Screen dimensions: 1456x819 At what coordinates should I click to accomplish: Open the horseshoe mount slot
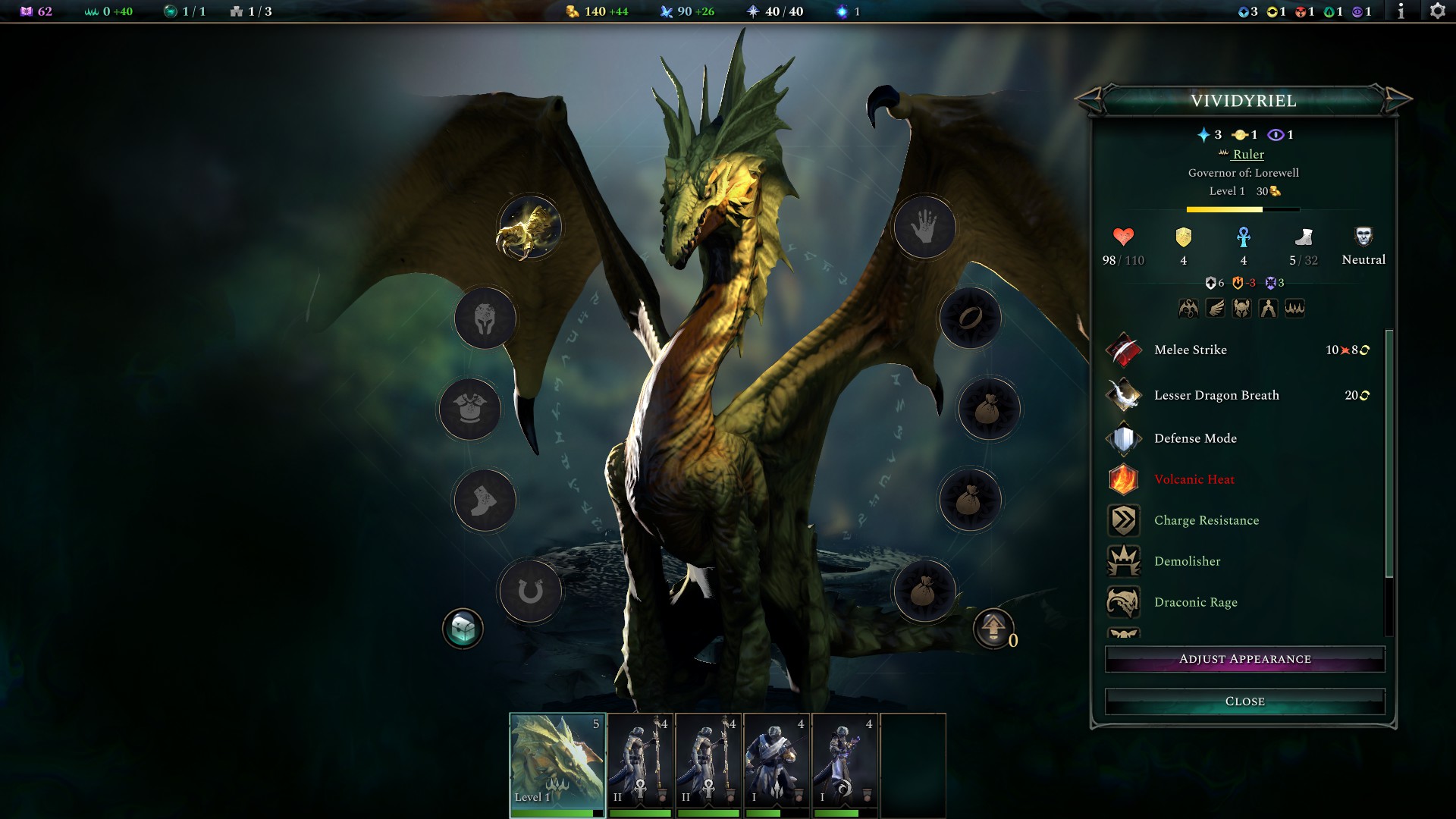tap(530, 591)
